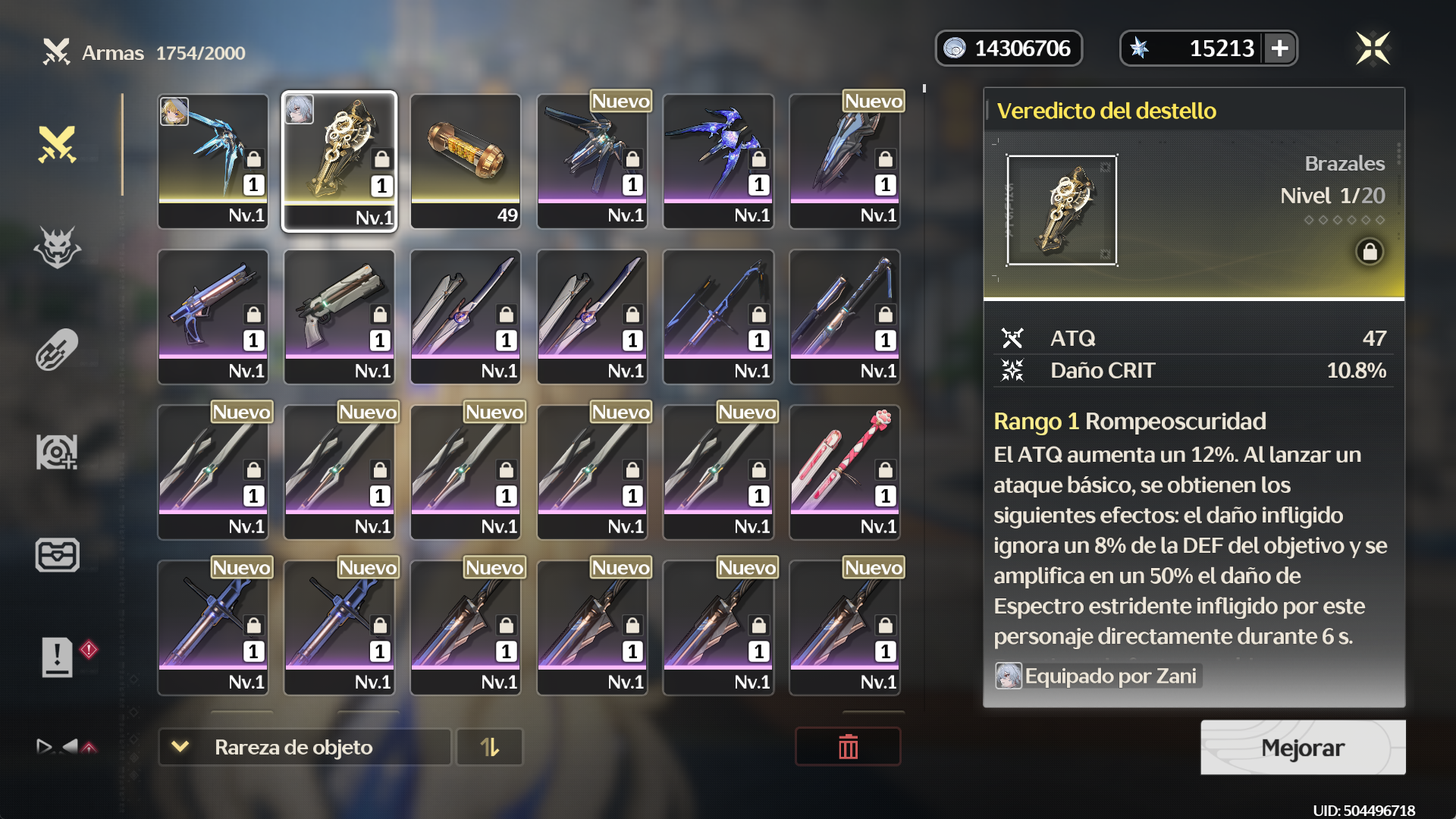Open the exclamation mark quest items tab
Screen dimensions: 1456x819
pyautogui.click(x=58, y=656)
